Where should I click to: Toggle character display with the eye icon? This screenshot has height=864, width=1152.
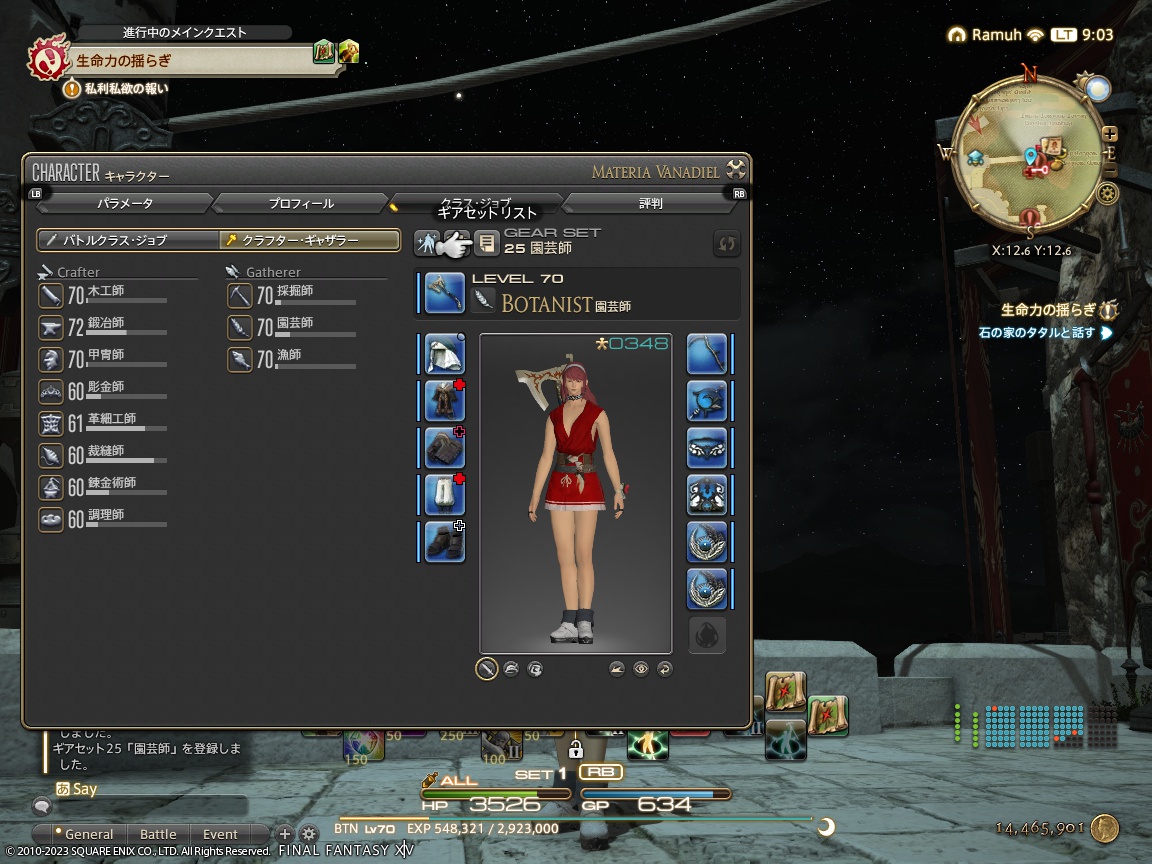tap(641, 669)
